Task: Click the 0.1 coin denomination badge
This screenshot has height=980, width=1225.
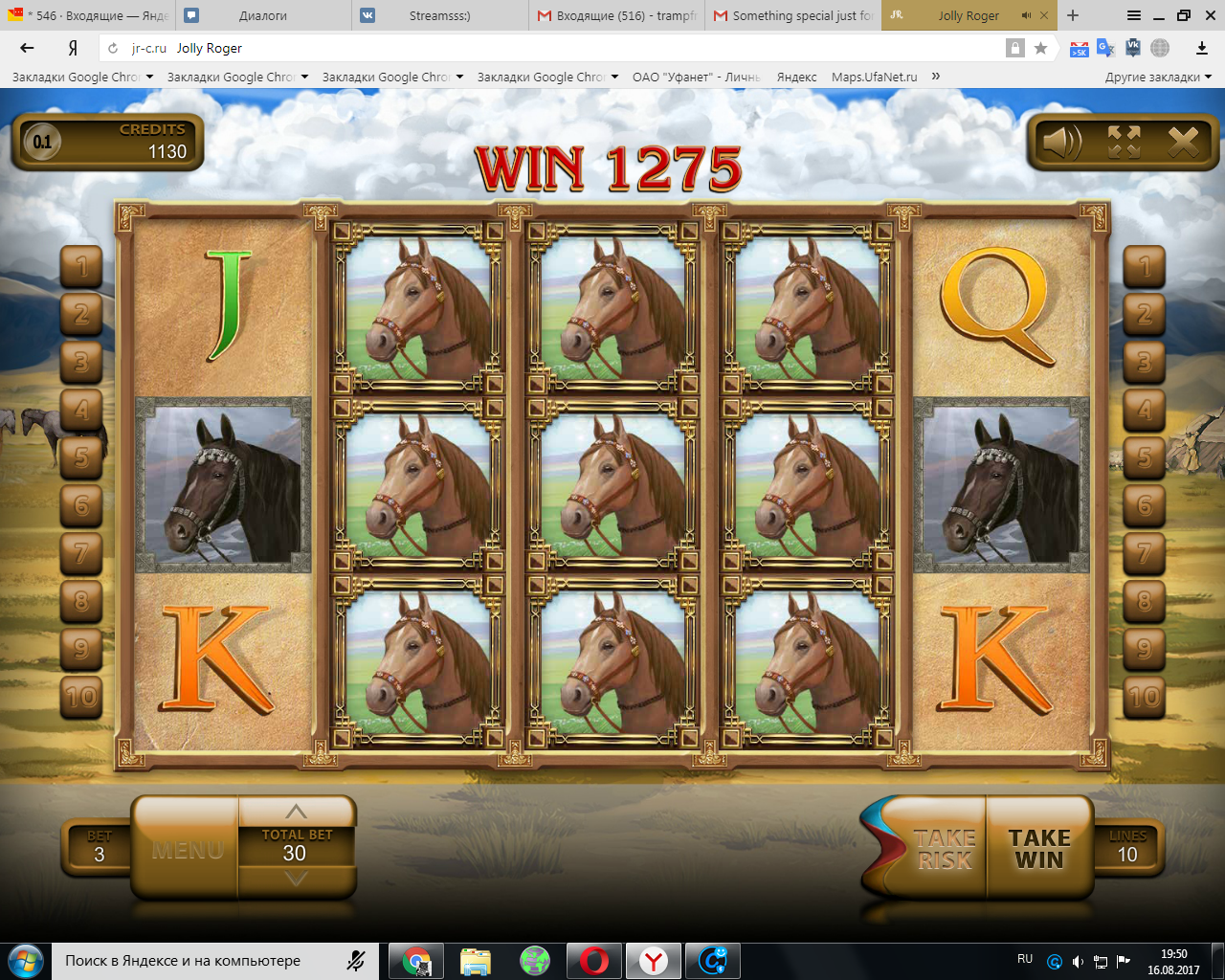Action: pyautogui.click(x=41, y=143)
